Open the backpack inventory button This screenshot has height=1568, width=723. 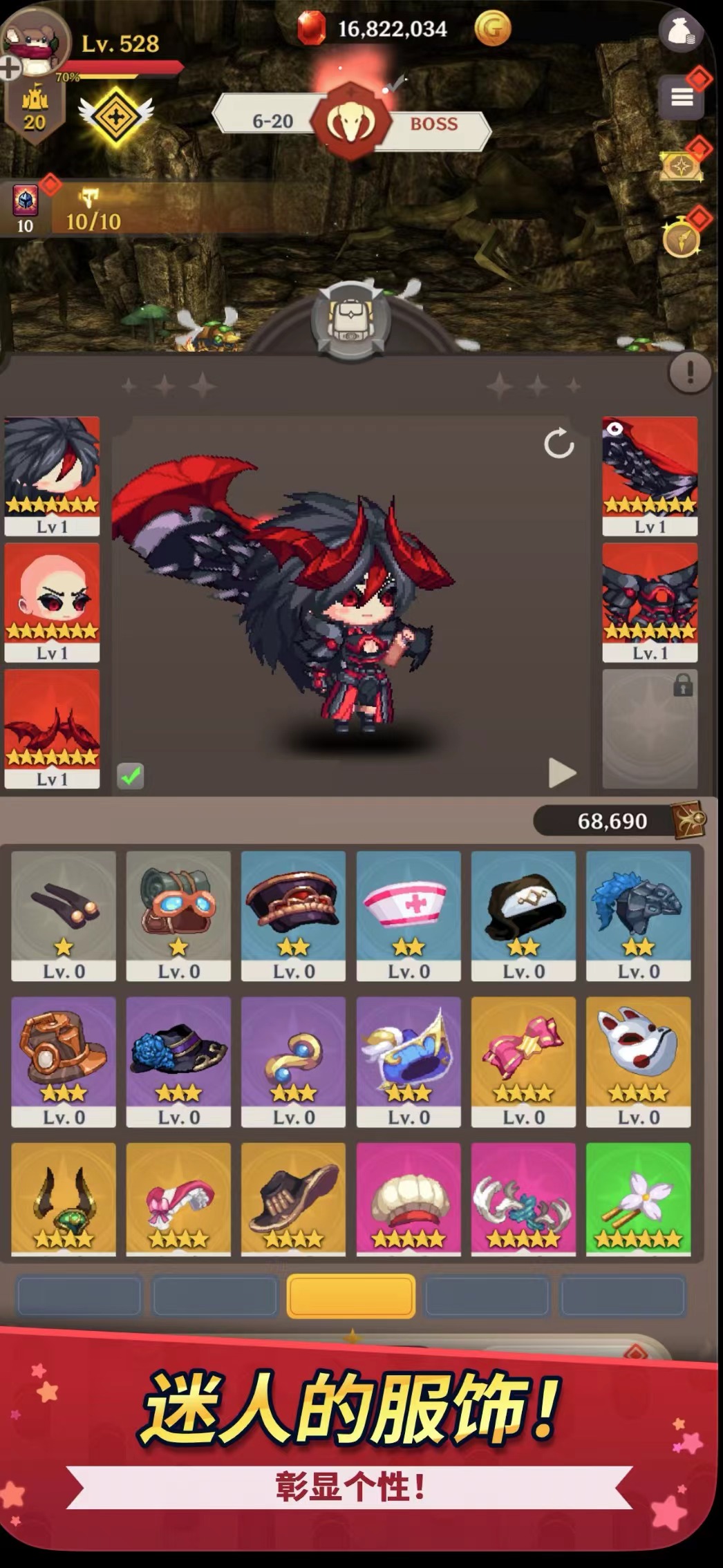[352, 320]
